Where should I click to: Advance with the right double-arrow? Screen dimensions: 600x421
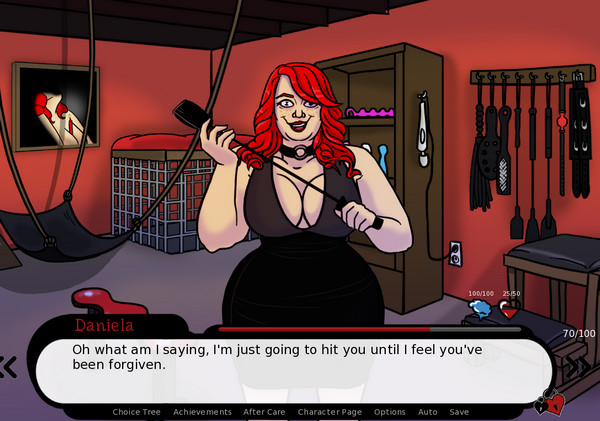pyautogui.click(x=579, y=366)
